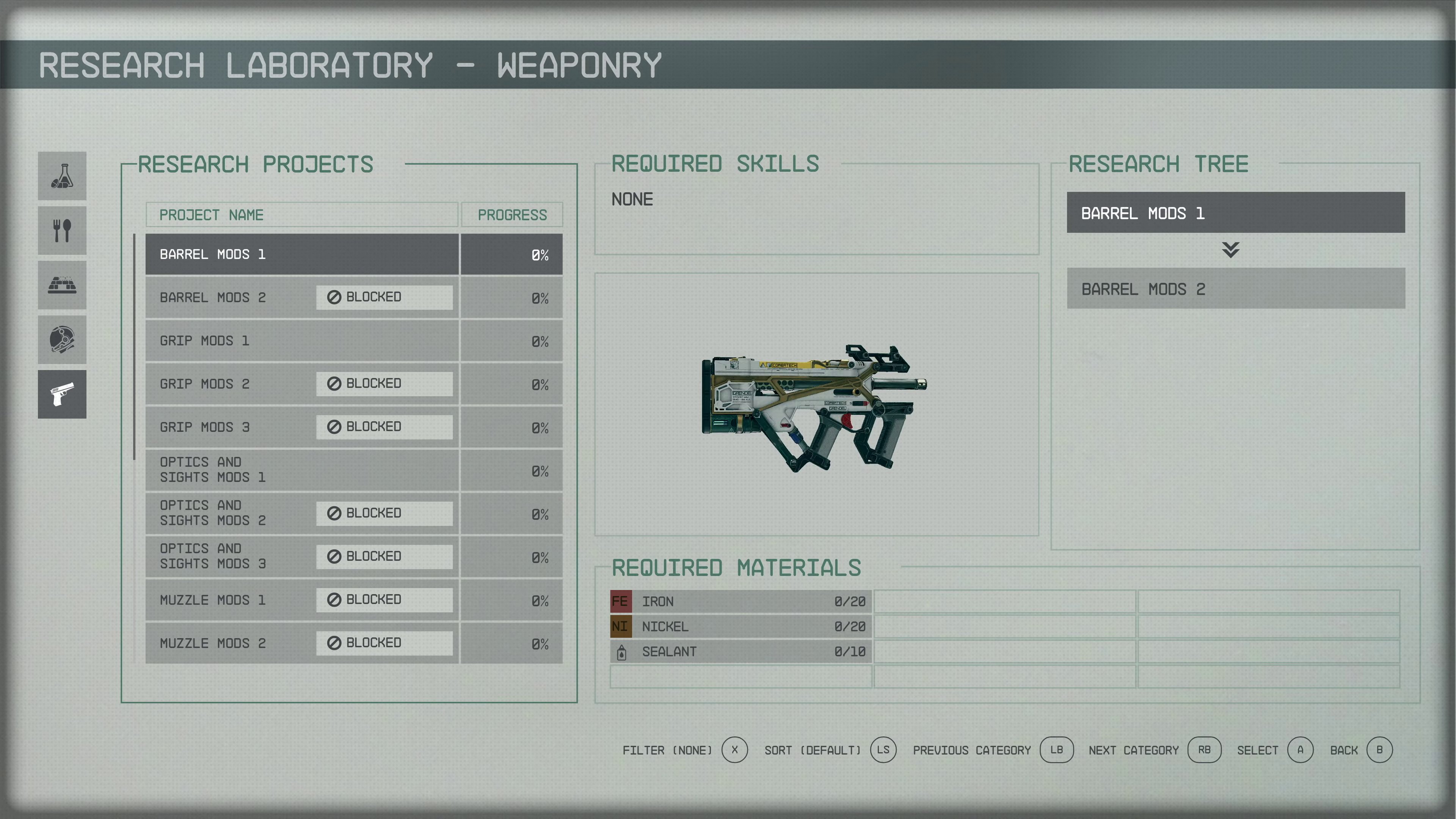The height and width of the screenshot is (819, 1456).
Task: Switch to the pharmacology flask category
Action: click(x=62, y=176)
